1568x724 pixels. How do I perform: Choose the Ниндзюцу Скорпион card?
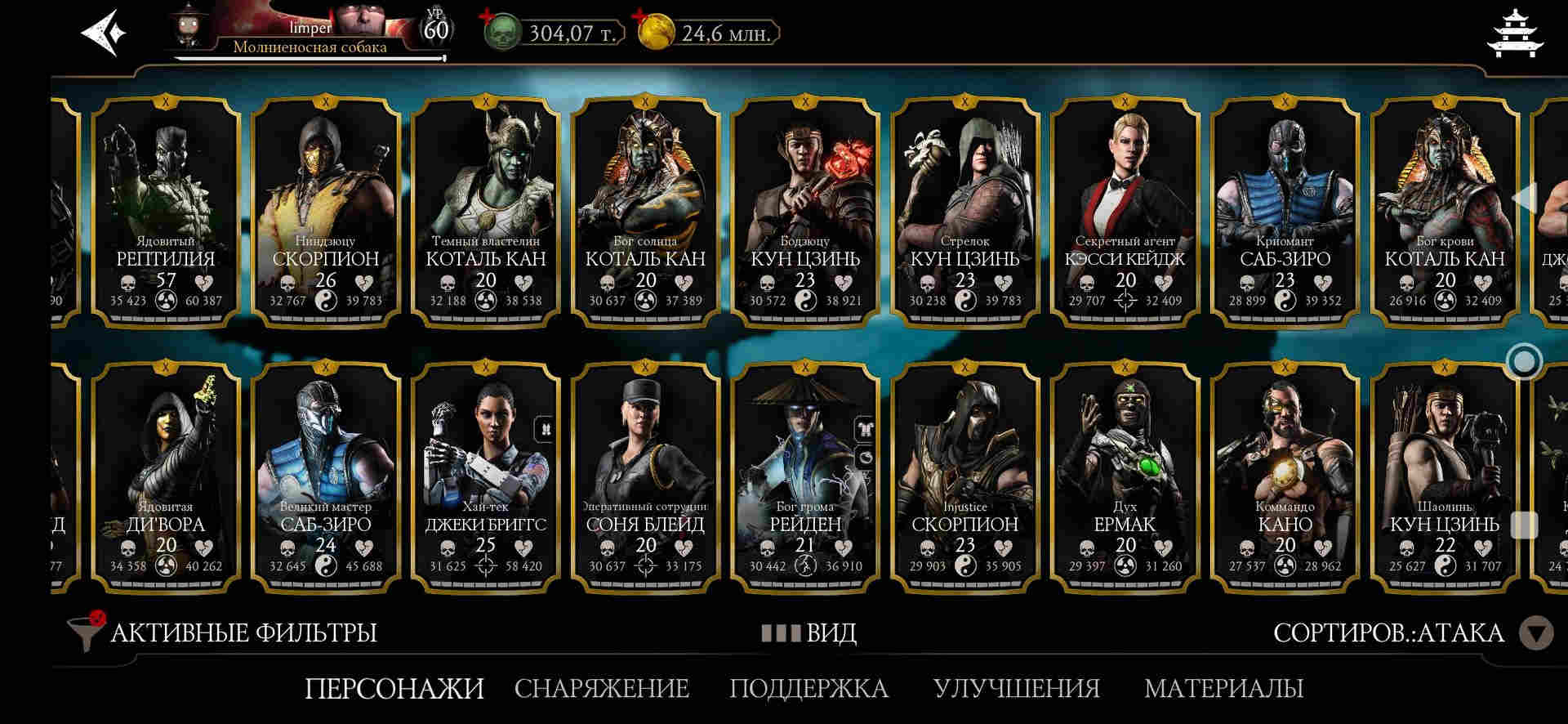(326, 211)
